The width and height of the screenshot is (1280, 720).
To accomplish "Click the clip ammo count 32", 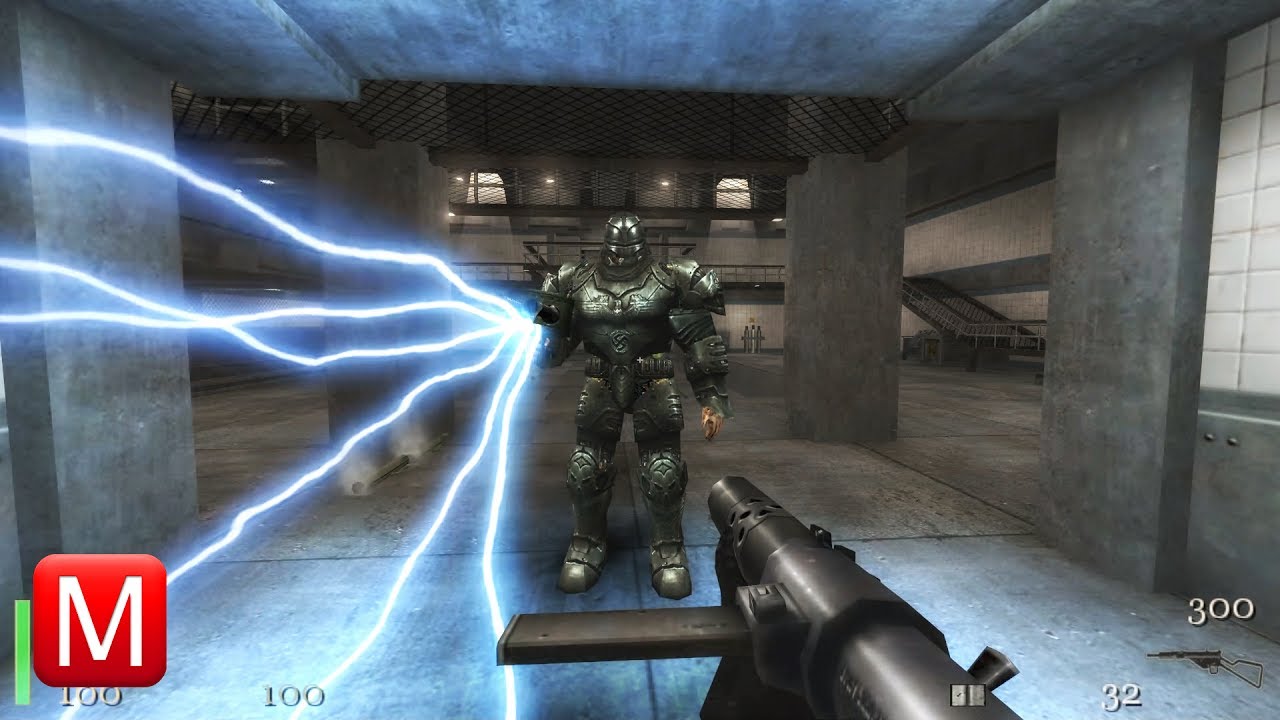I will (x=1120, y=697).
